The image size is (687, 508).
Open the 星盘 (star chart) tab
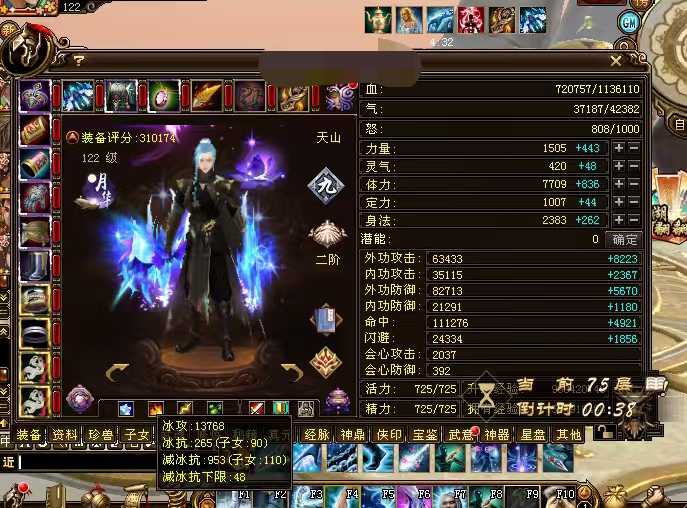pyautogui.click(x=533, y=435)
